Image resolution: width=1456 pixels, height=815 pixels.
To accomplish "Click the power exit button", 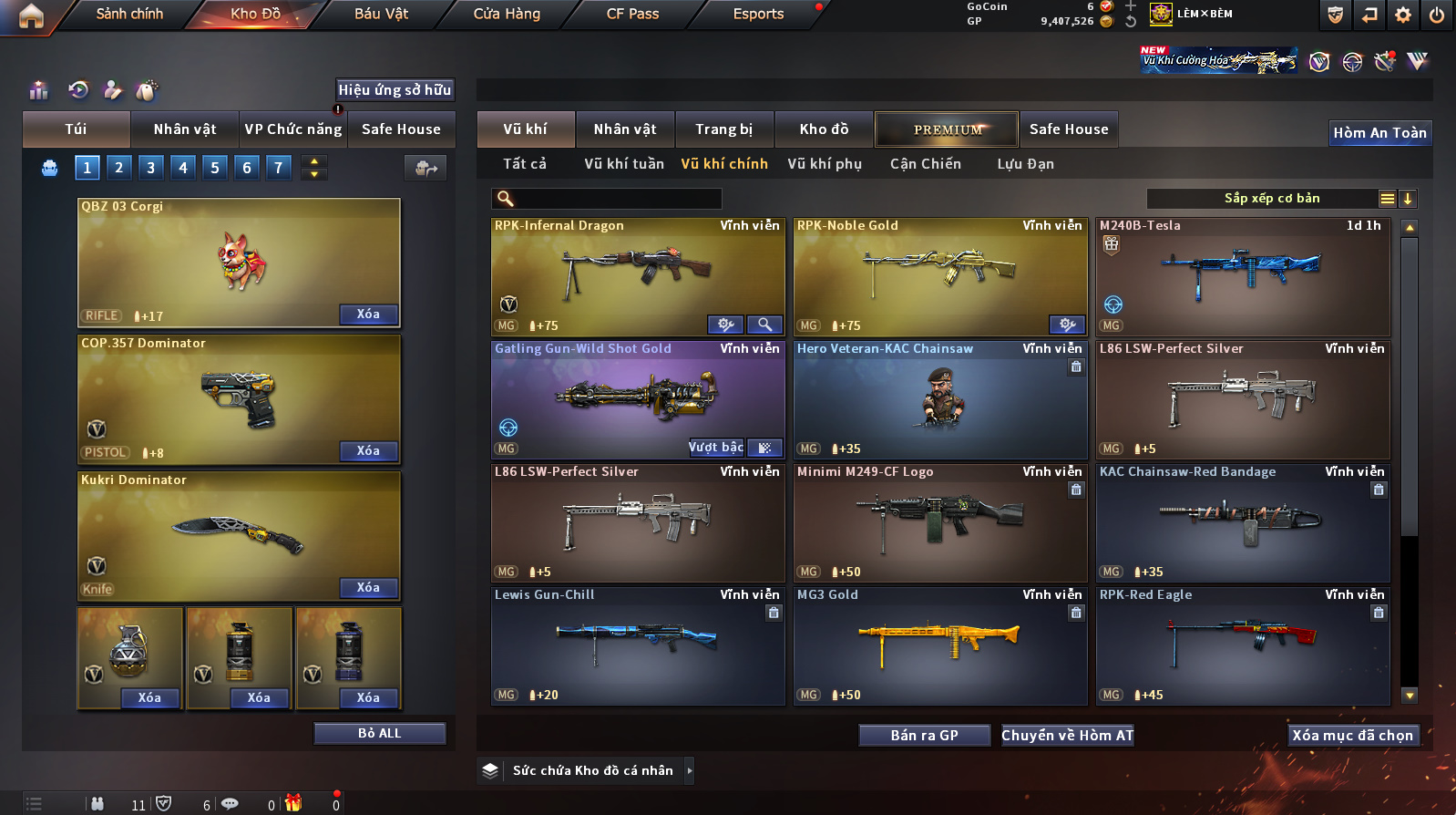I will tap(1437, 15).
